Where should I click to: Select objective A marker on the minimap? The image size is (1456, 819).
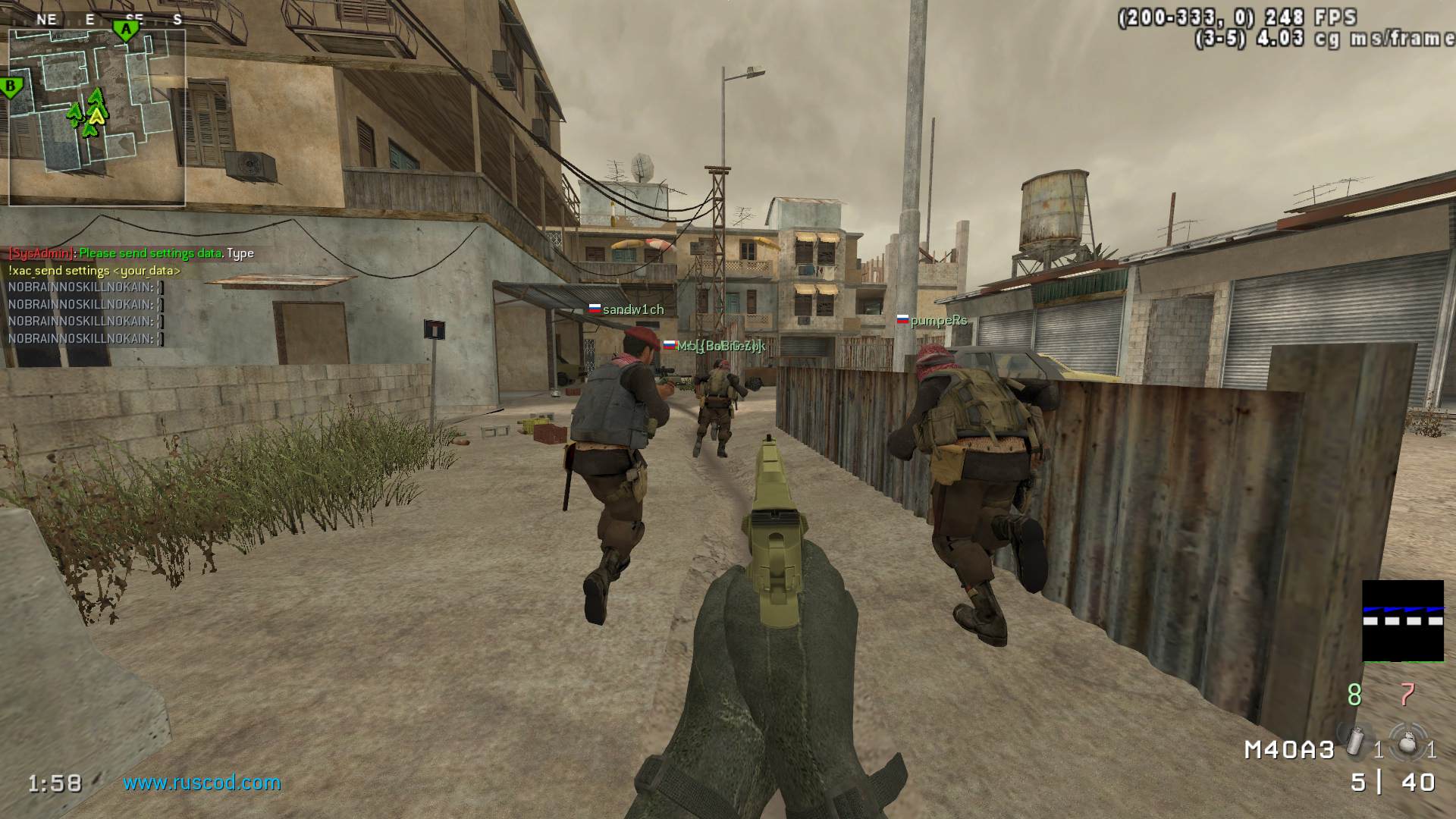point(126,30)
